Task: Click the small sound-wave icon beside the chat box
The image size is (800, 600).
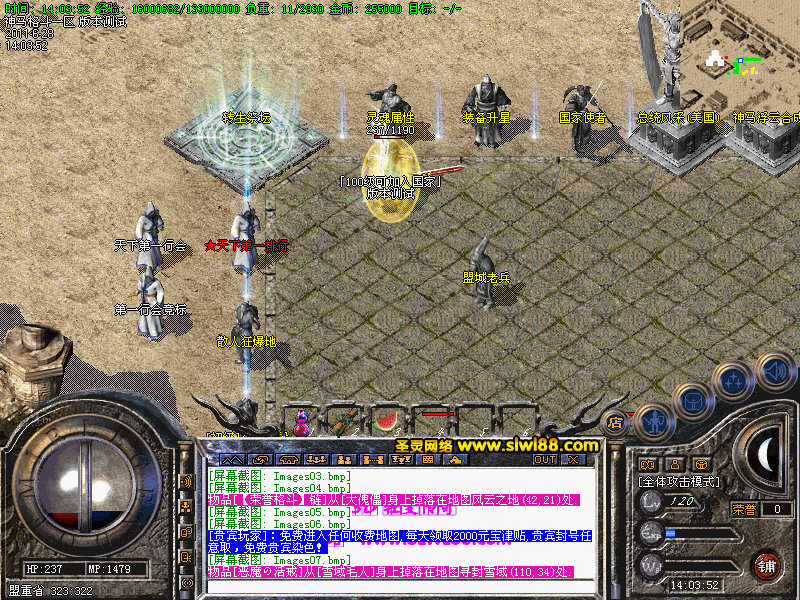Action: 187,482
